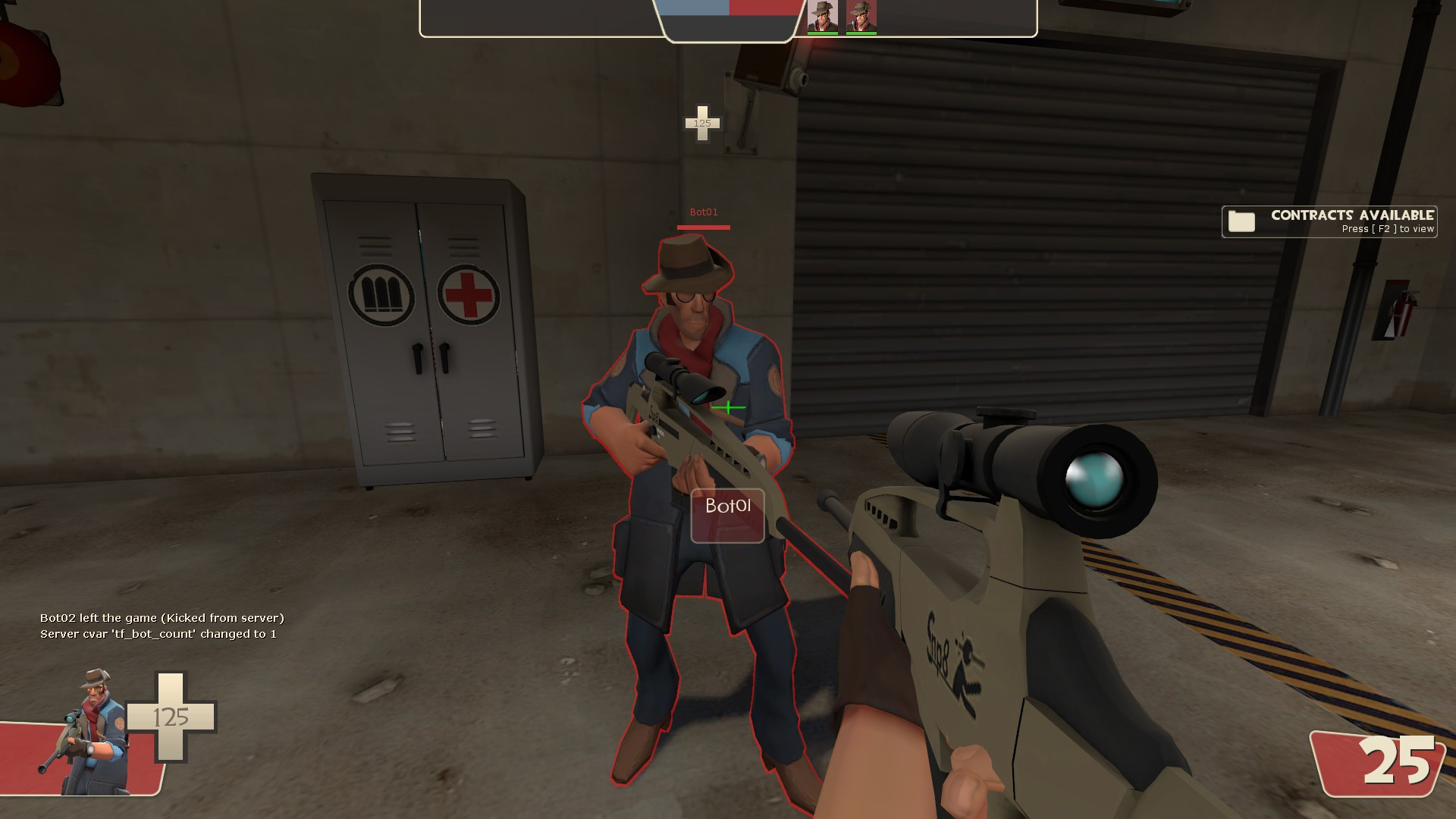Click the health cross pickup above the doorway

point(702,121)
